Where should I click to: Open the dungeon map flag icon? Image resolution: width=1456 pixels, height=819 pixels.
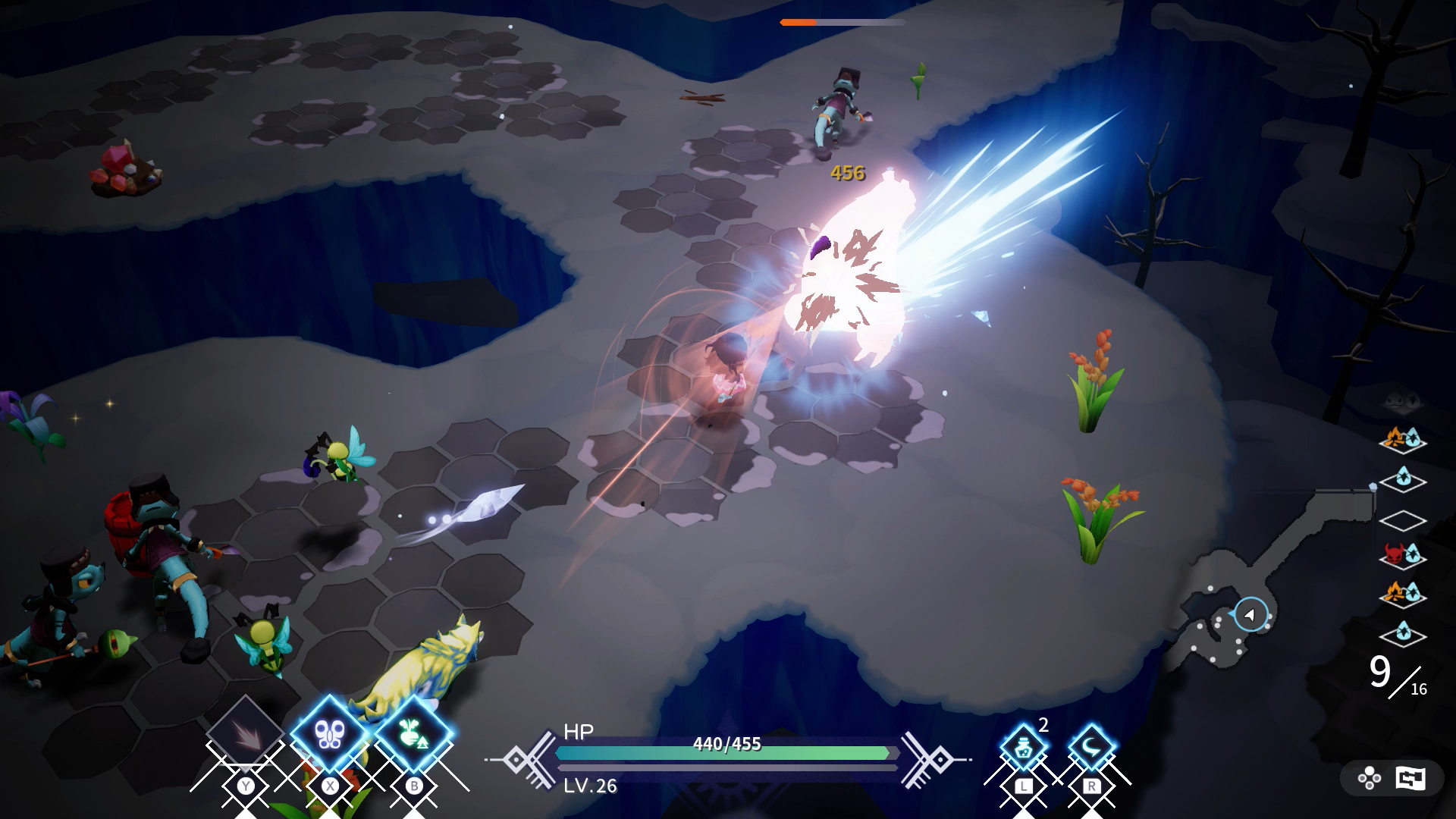pos(1410,778)
